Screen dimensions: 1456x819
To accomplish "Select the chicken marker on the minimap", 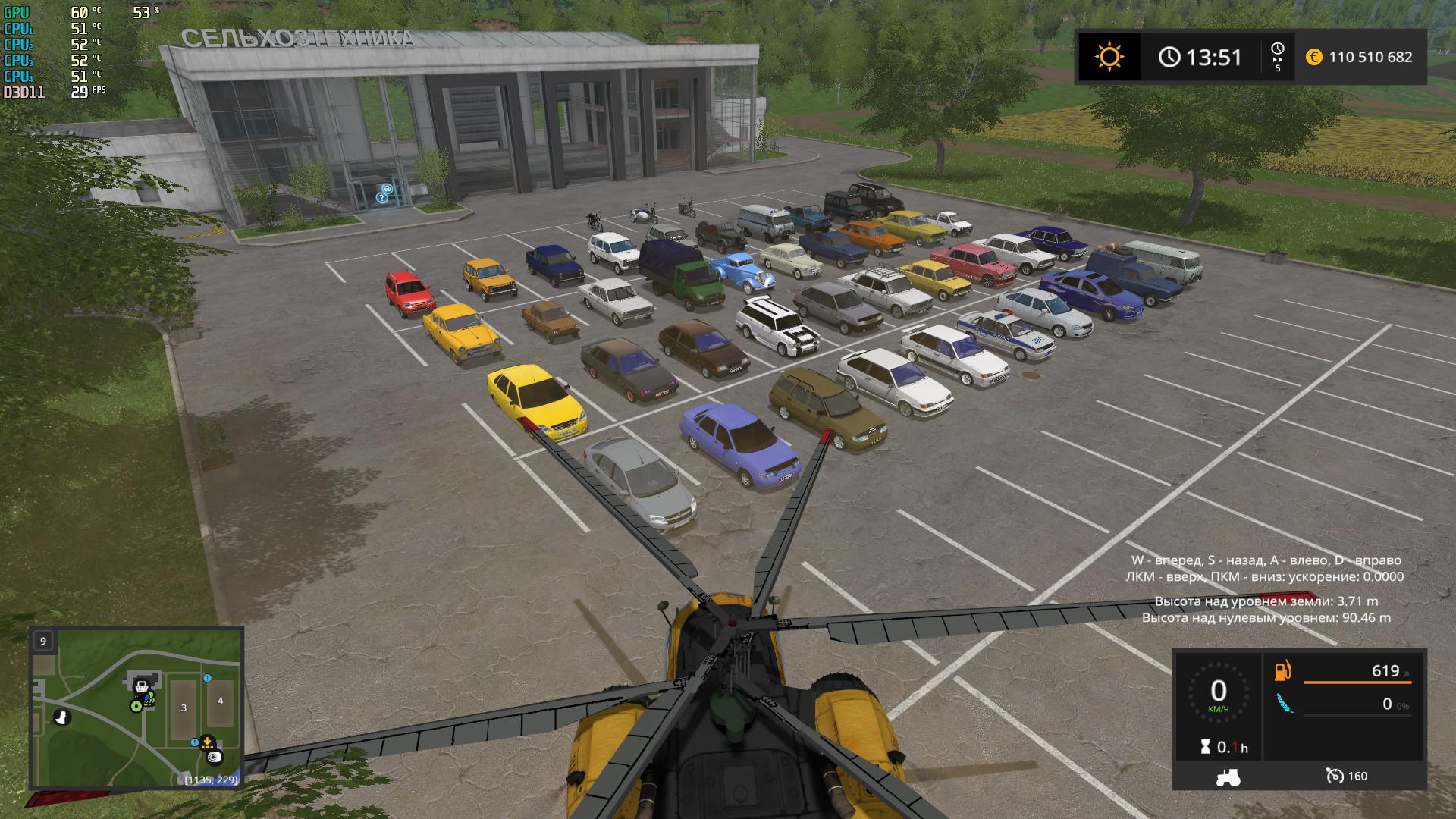I will (x=62, y=716).
